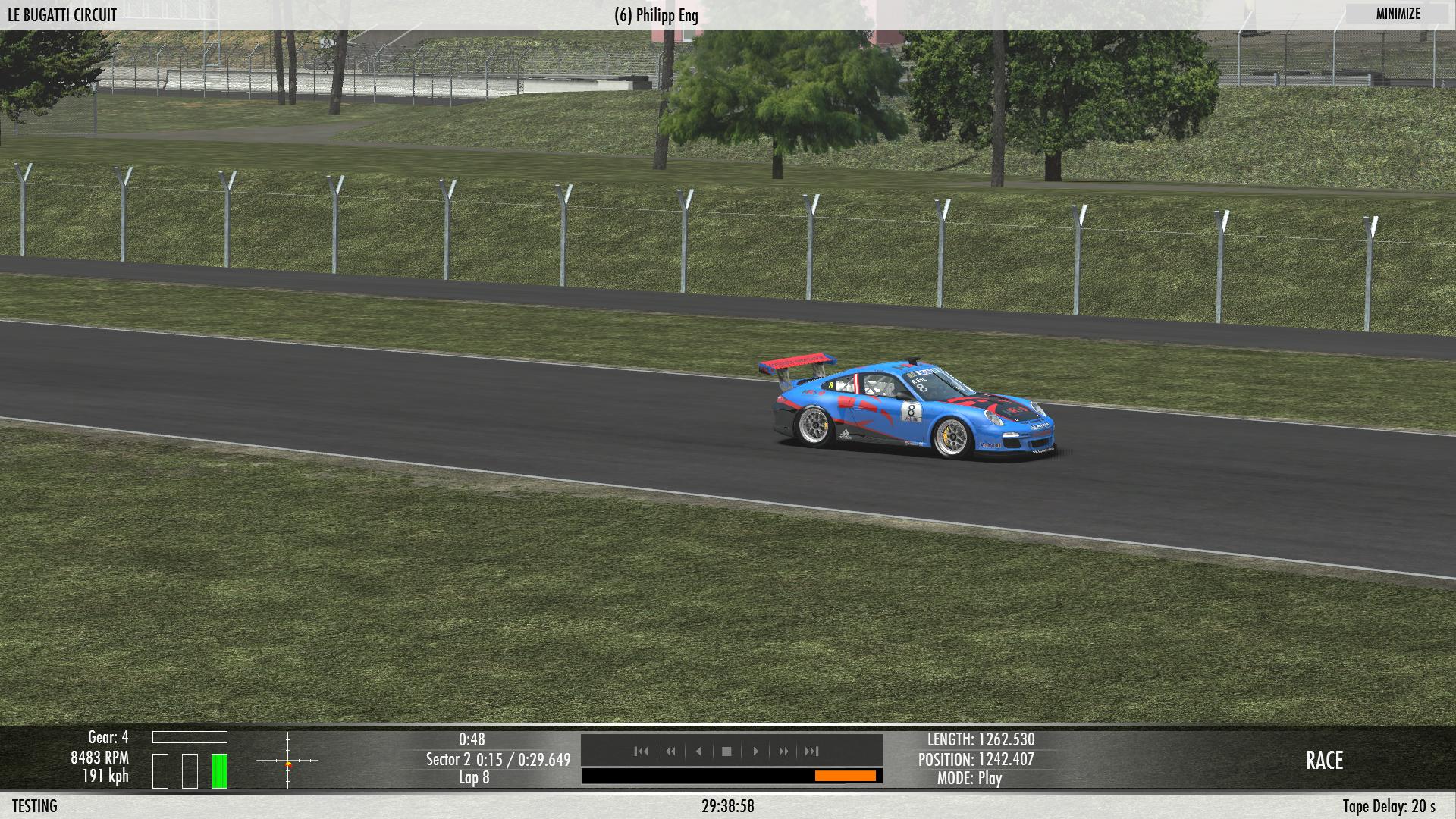Rewind the replay fast
This screenshot has height=819, width=1456.
670,752
